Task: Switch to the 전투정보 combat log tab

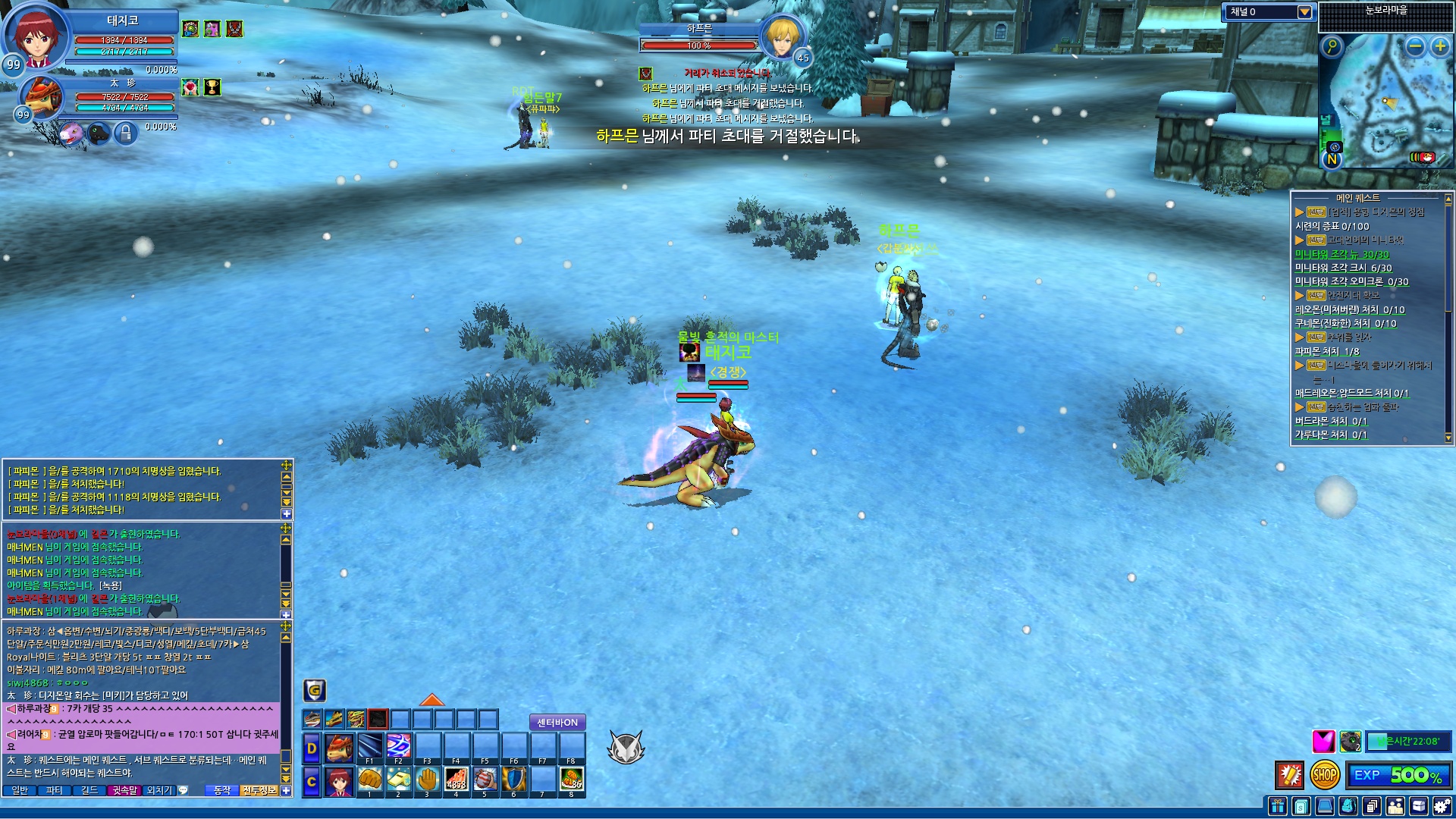Action: coord(259,790)
